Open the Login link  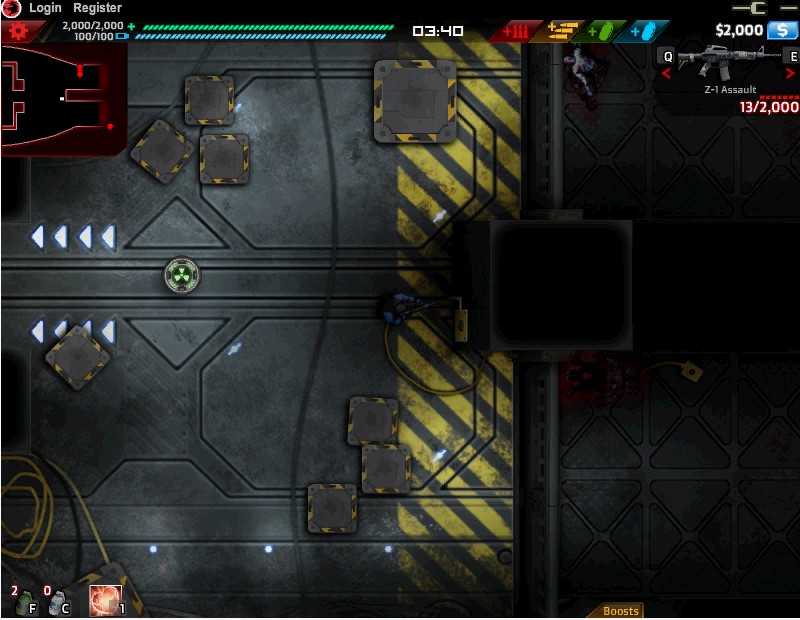click(x=45, y=8)
